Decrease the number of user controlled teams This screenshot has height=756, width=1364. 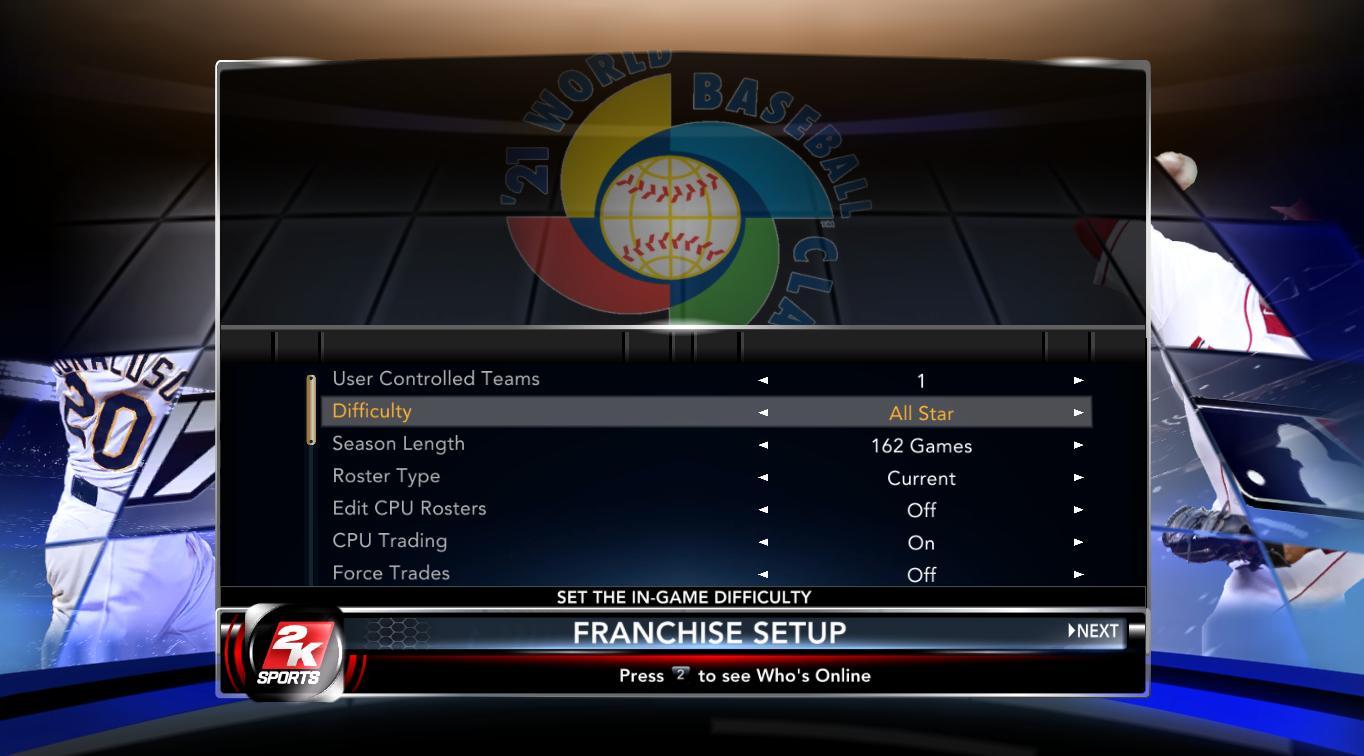[x=764, y=380]
